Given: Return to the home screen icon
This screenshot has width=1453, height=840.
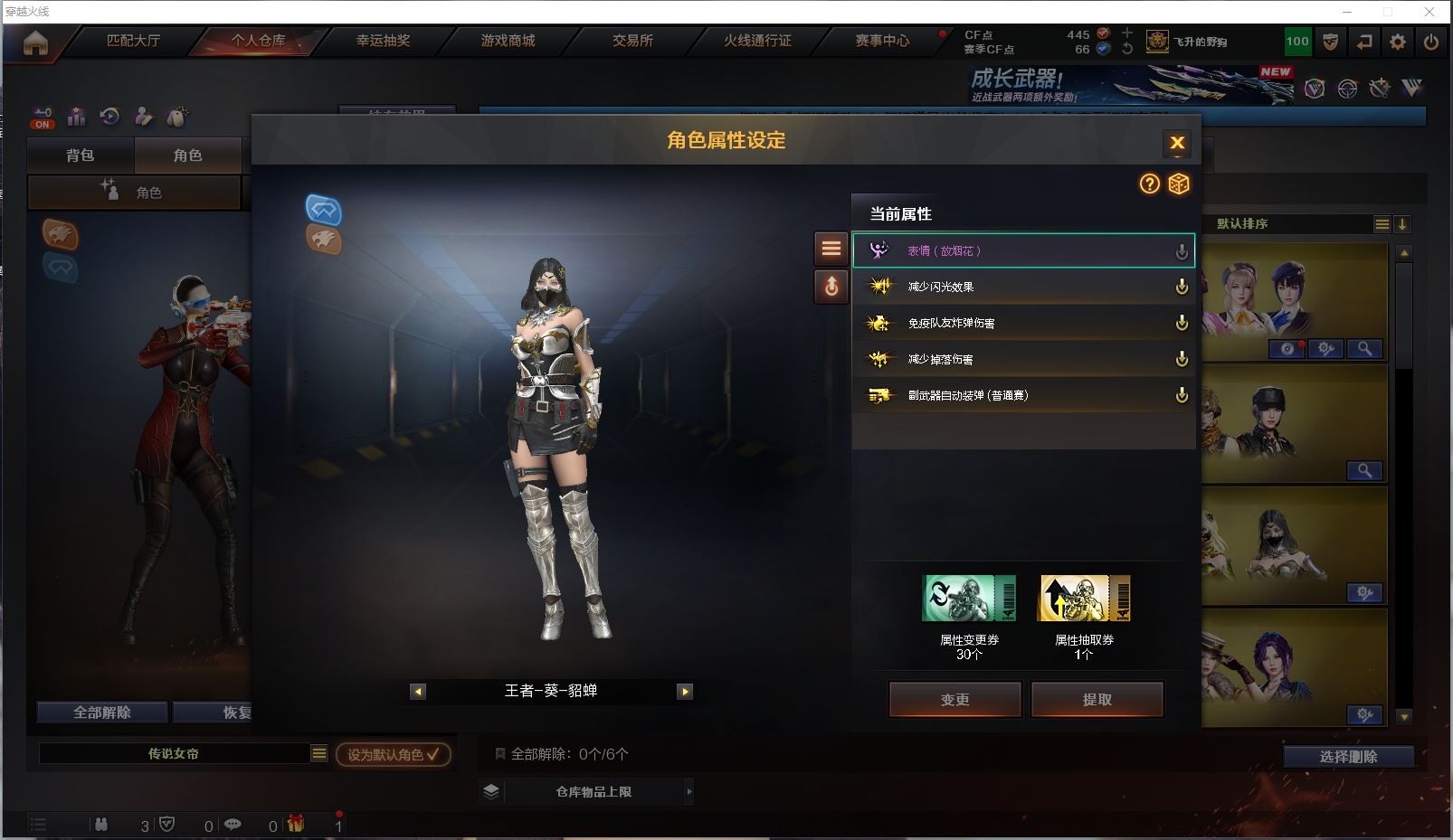Looking at the screenshot, I should [35, 42].
